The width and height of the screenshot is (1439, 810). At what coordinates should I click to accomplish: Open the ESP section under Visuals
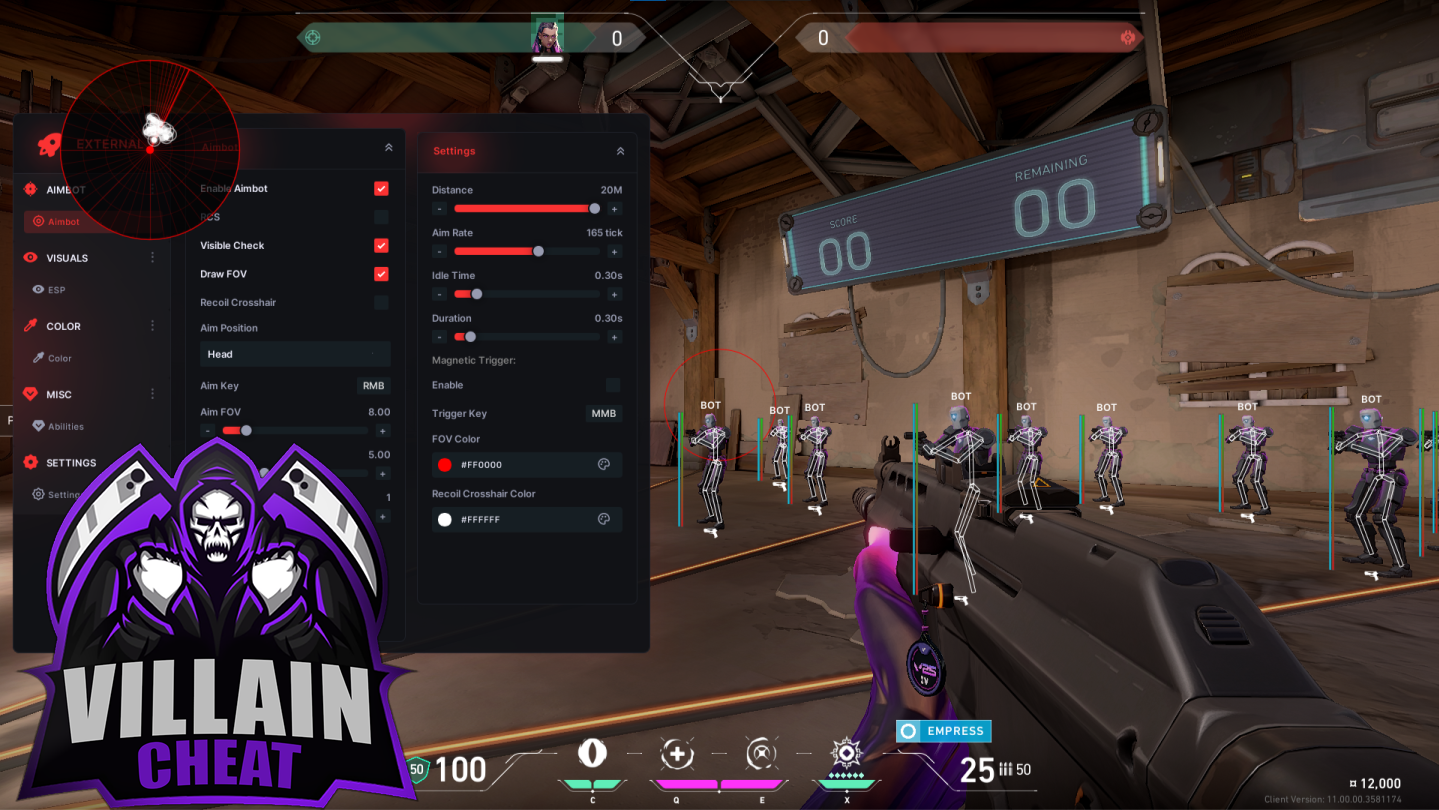click(x=56, y=290)
